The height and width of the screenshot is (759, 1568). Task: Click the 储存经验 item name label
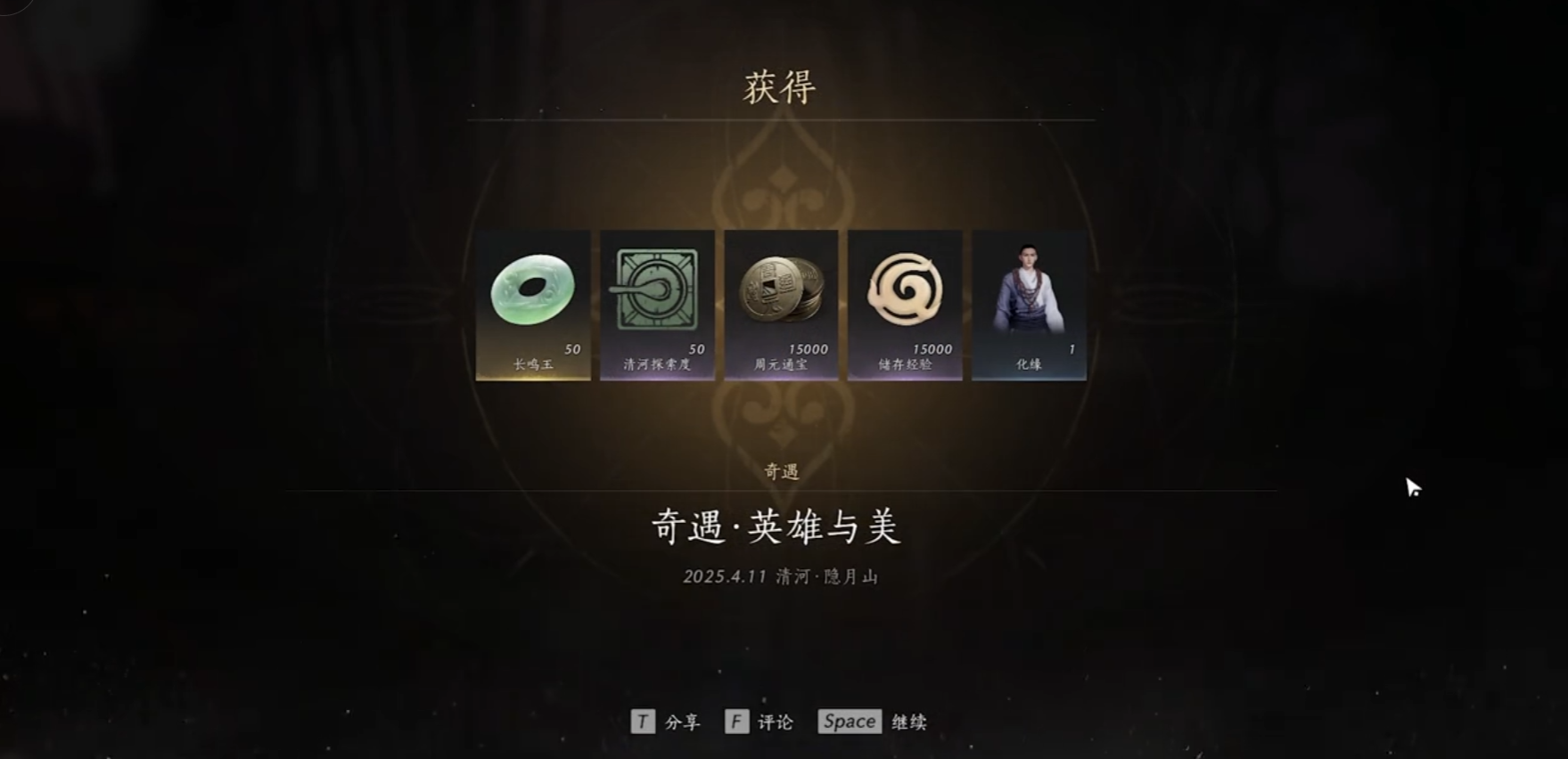tap(905, 365)
